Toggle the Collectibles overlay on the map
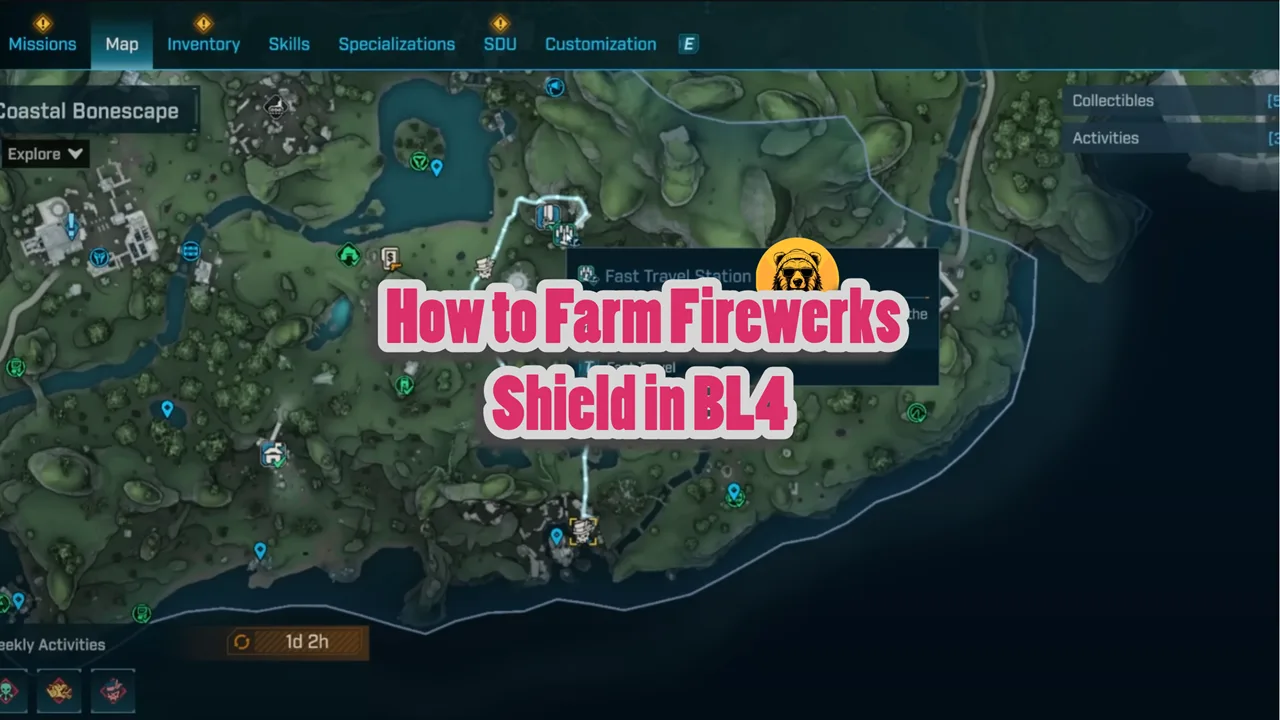The height and width of the screenshot is (720, 1280). 1113,100
